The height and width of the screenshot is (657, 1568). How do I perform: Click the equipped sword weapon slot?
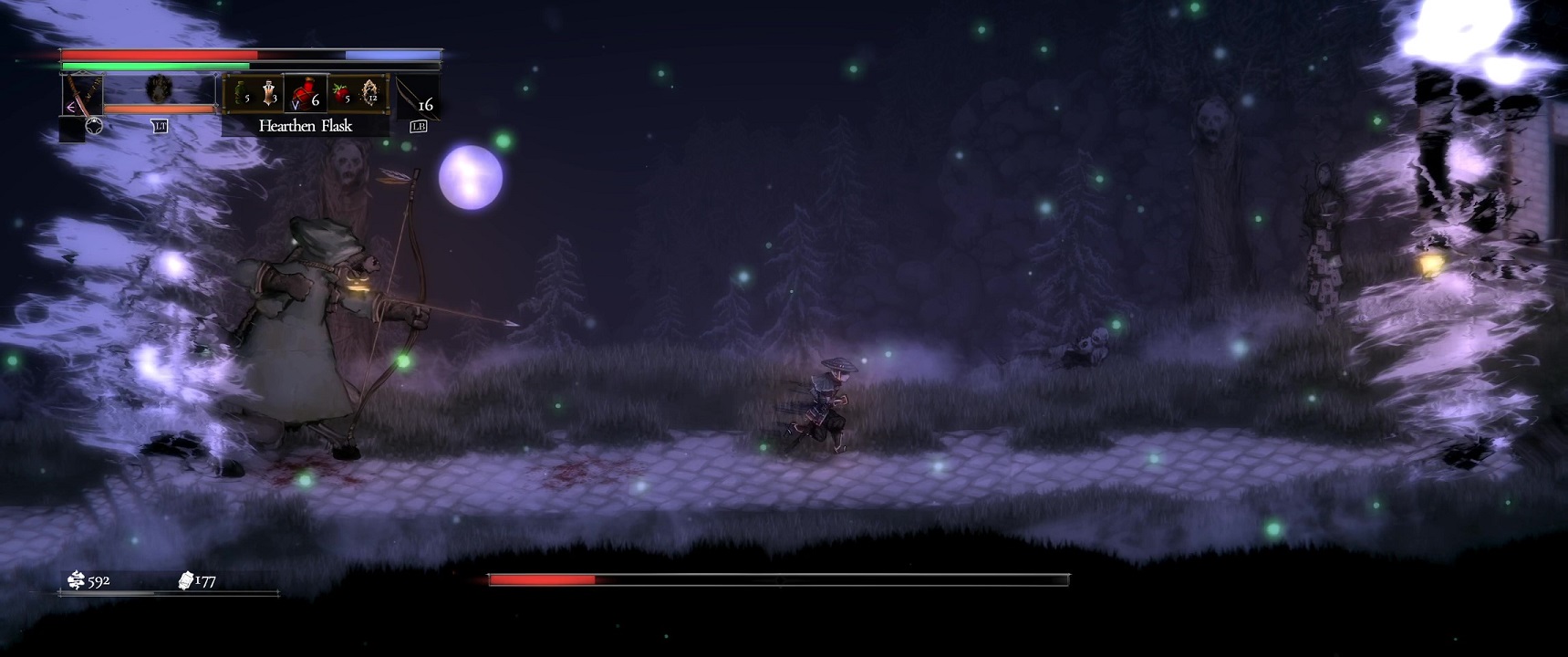click(81, 96)
